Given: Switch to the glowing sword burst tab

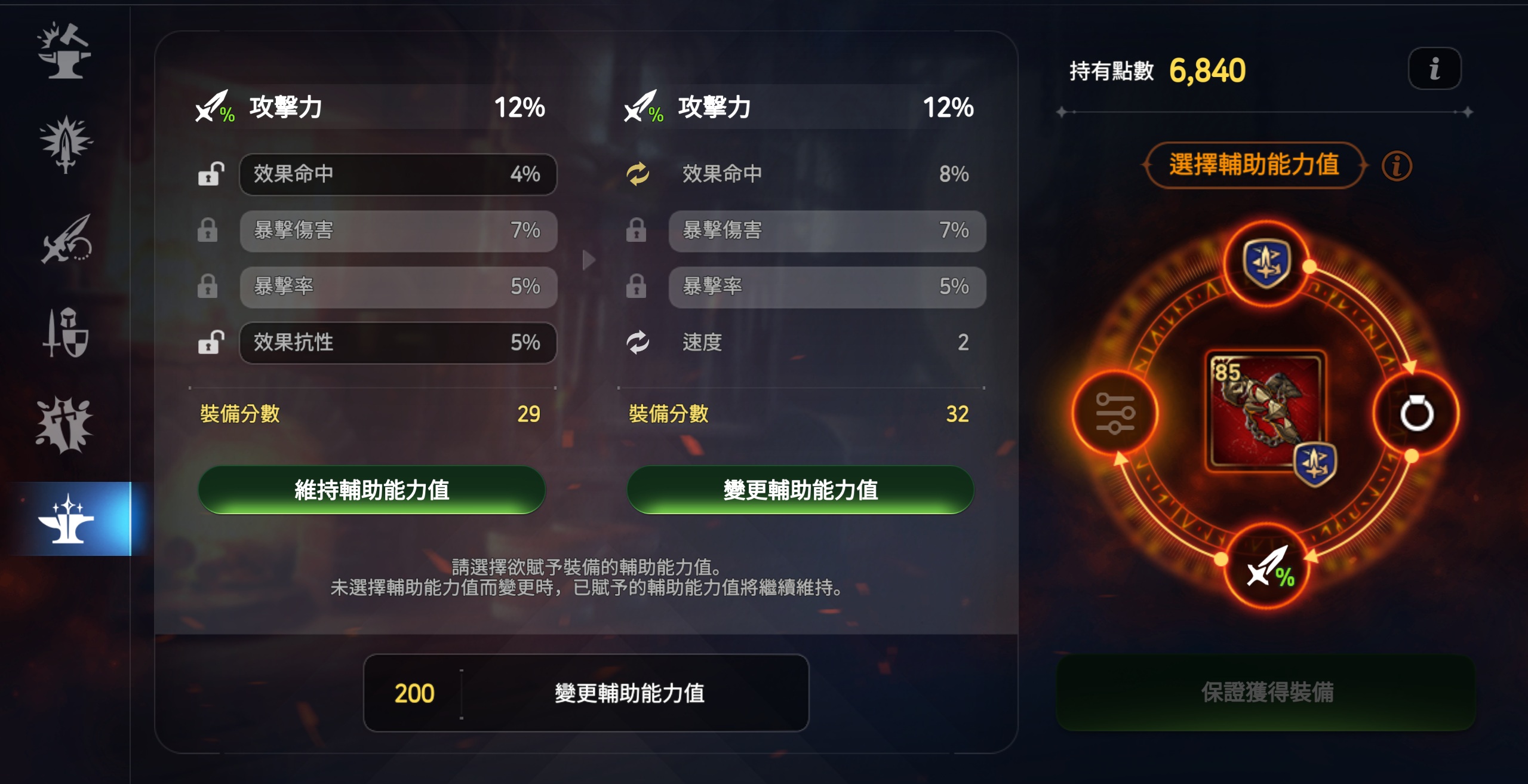Looking at the screenshot, I should [x=66, y=144].
